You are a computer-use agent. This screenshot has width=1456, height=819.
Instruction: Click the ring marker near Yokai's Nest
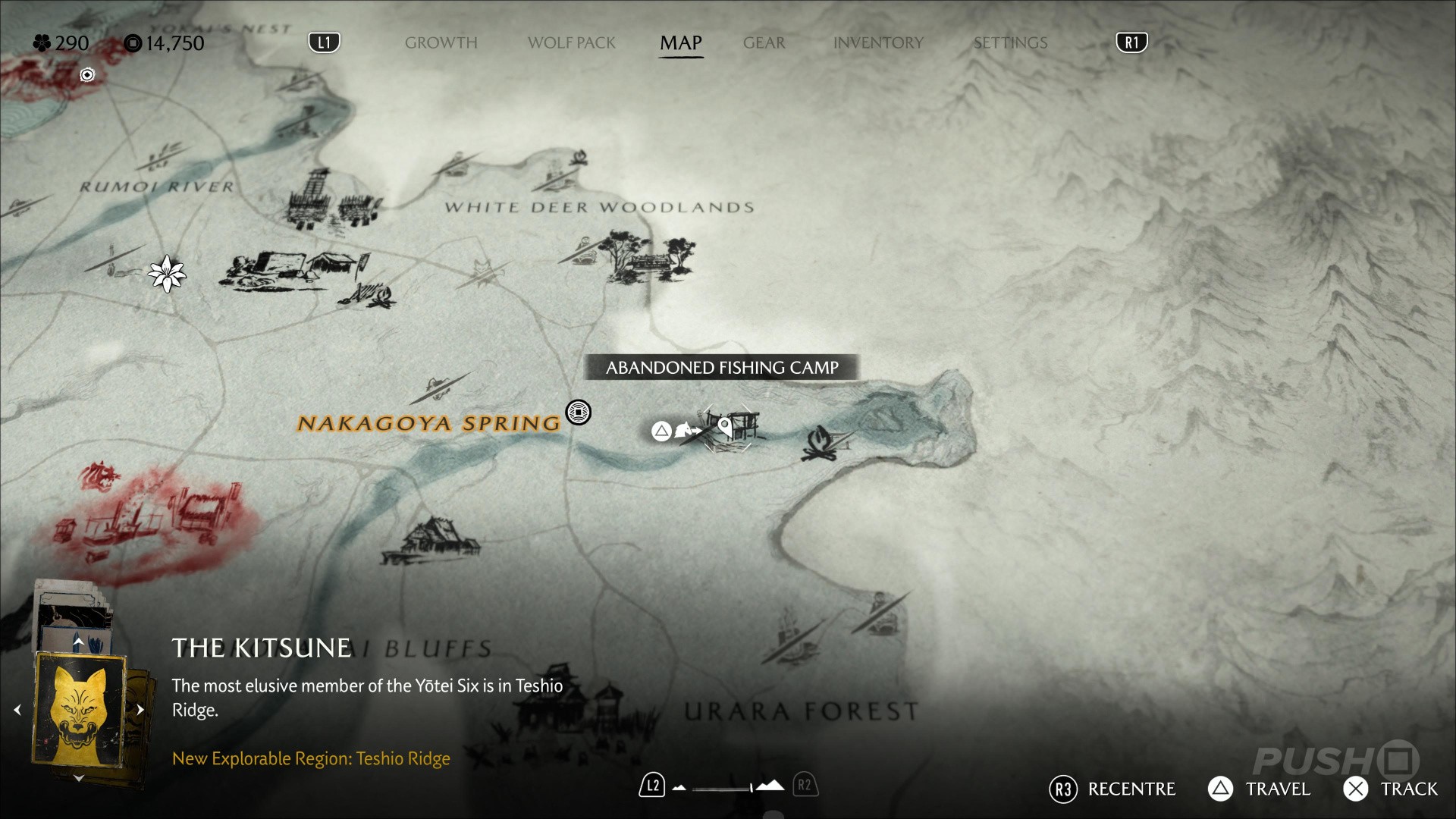[x=87, y=74]
